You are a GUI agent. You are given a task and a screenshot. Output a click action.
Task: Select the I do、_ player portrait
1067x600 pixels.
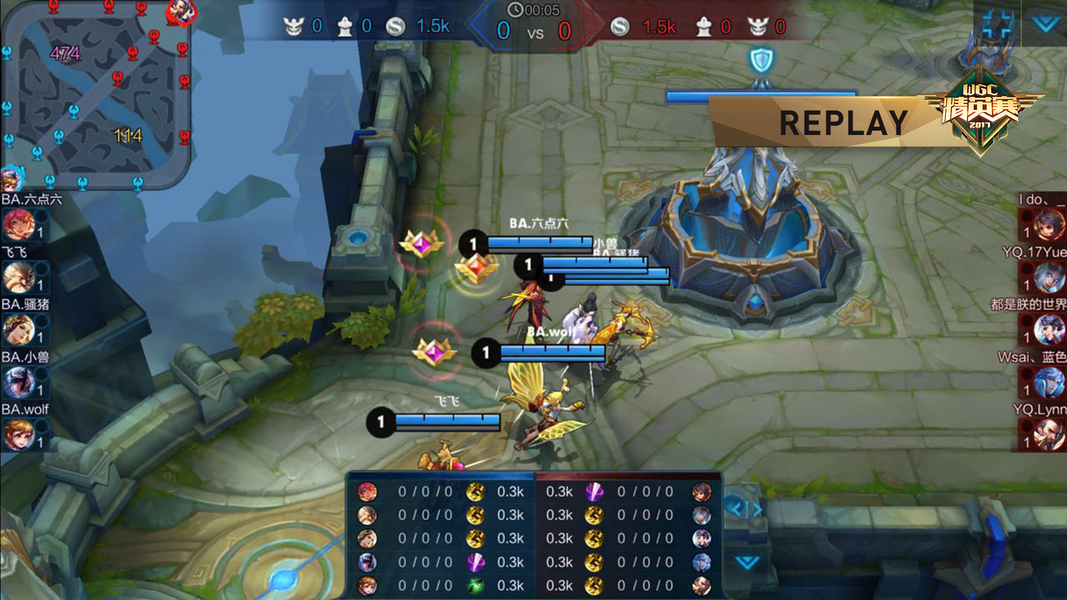[x=1049, y=226]
